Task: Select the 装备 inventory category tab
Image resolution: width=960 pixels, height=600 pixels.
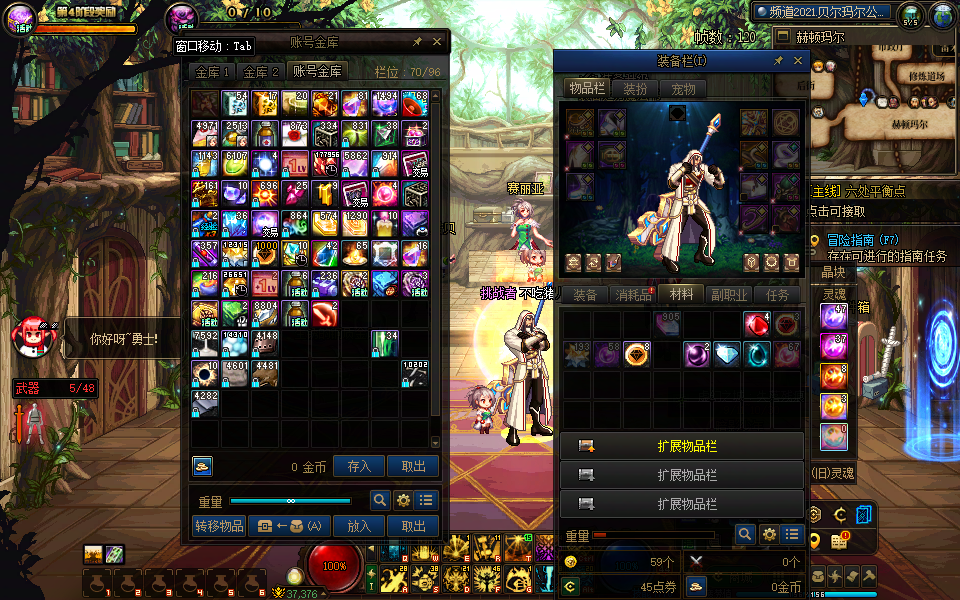Action: pos(584,295)
